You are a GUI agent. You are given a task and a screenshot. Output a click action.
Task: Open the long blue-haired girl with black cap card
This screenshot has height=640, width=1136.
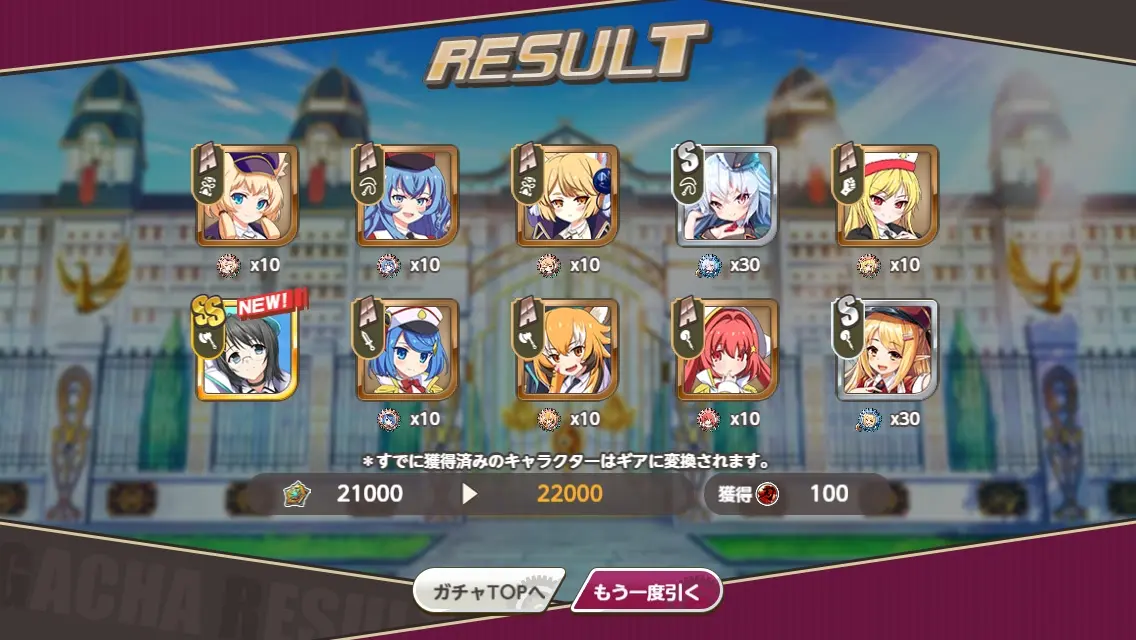tap(406, 196)
